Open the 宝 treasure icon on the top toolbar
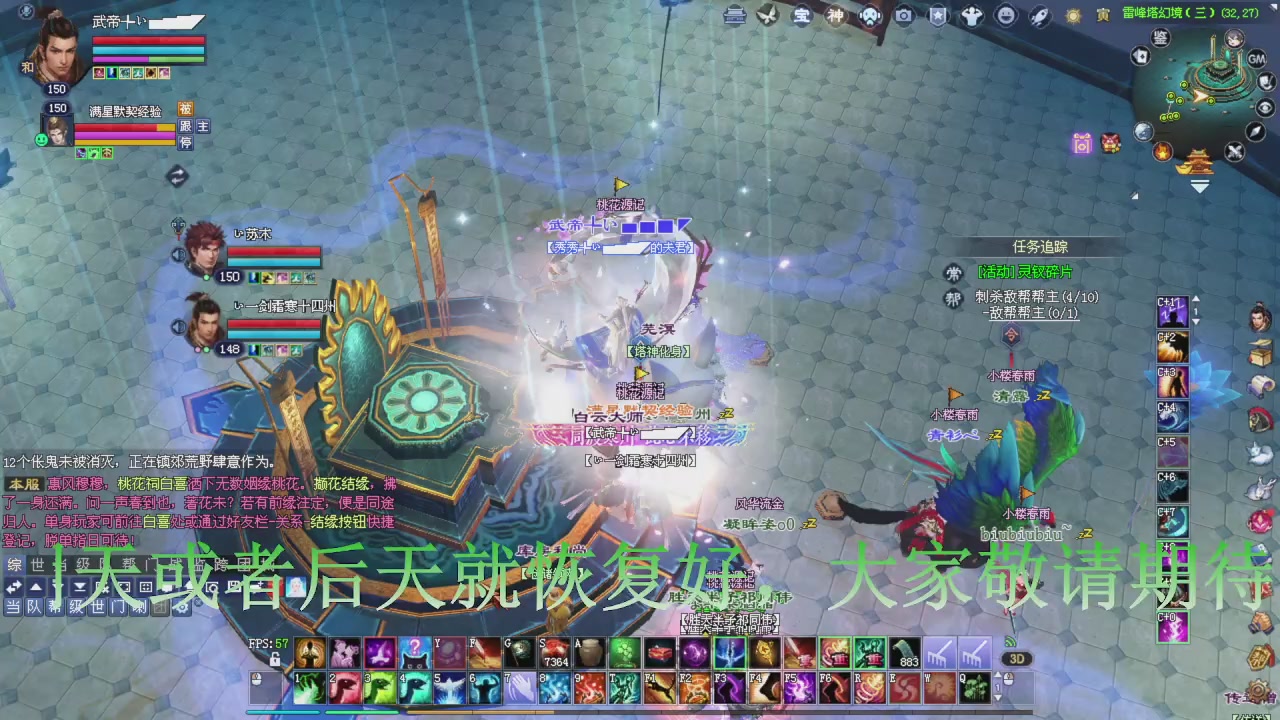 [x=801, y=16]
